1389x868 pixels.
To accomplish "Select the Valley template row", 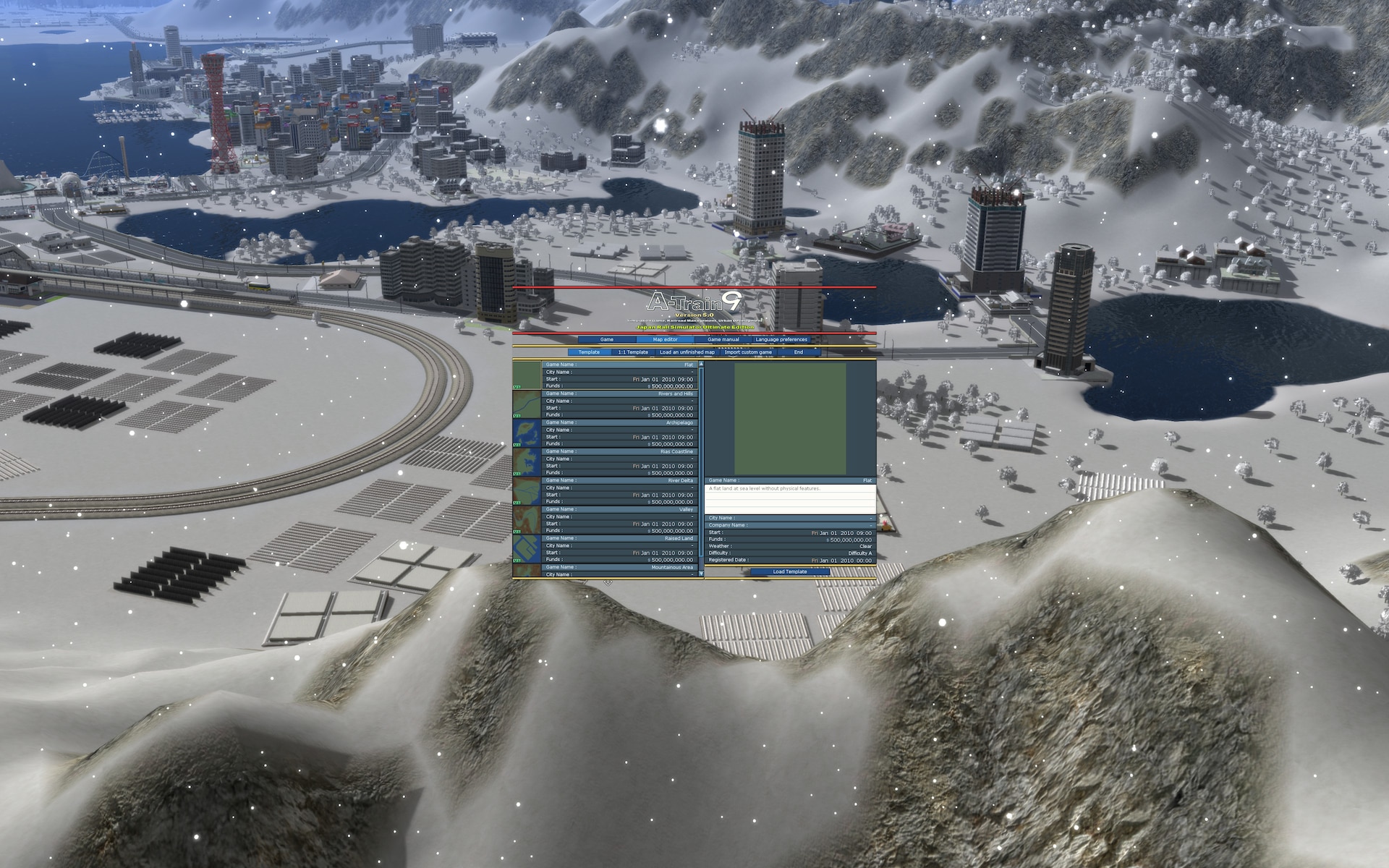I will 619,520.
